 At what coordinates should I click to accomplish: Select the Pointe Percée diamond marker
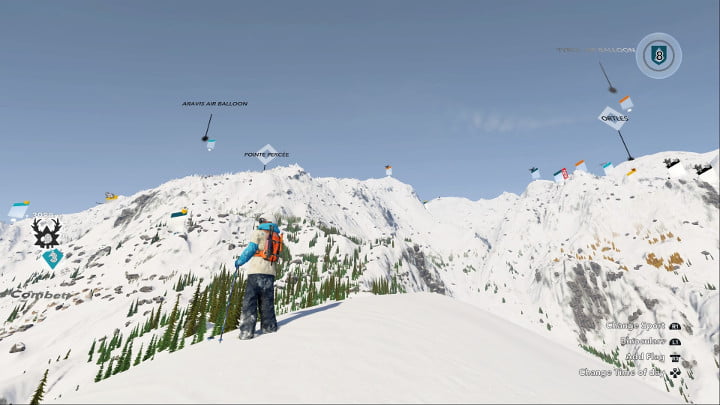(x=265, y=154)
